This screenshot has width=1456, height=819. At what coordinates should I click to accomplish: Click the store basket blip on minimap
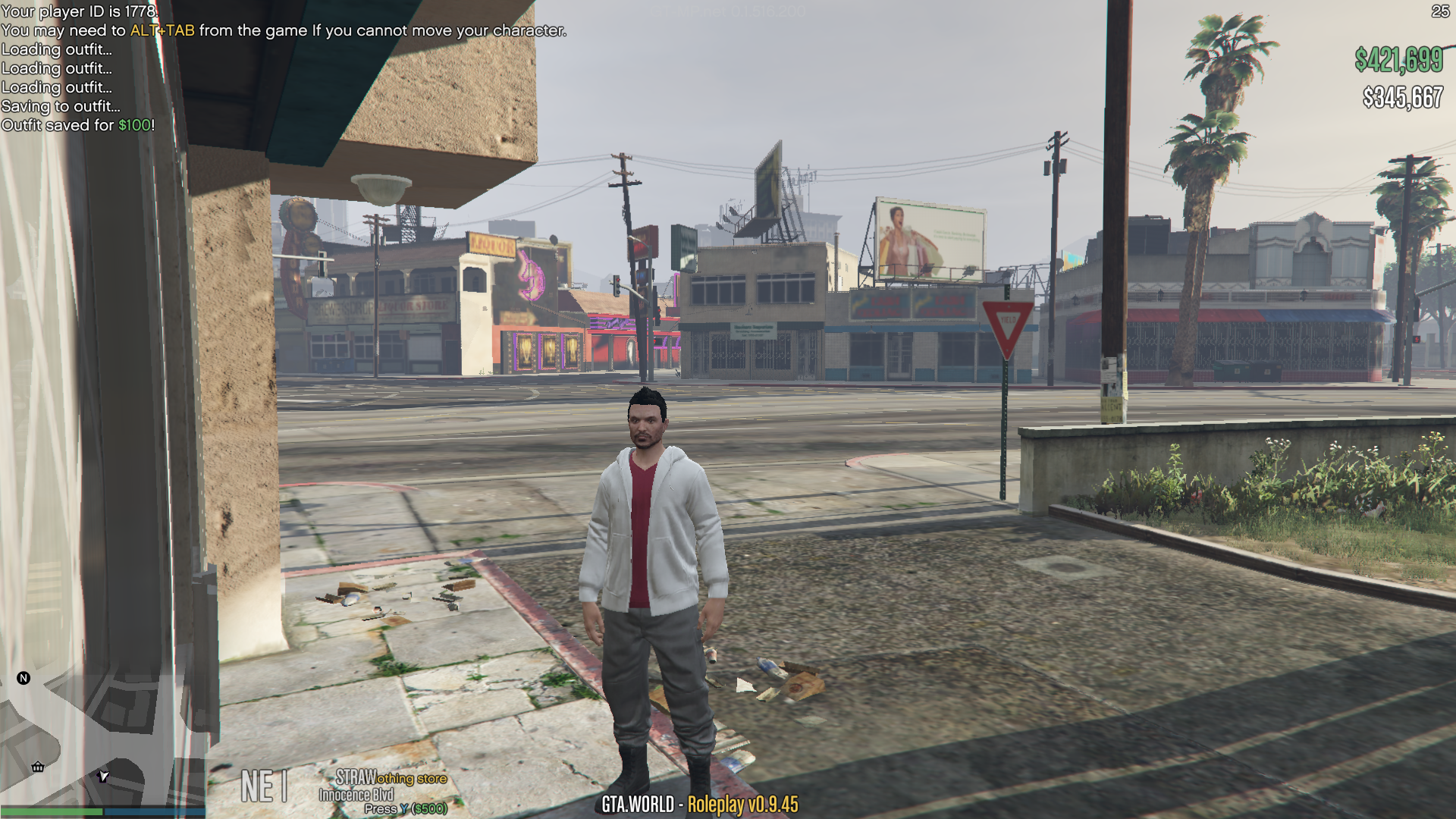pyautogui.click(x=38, y=767)
